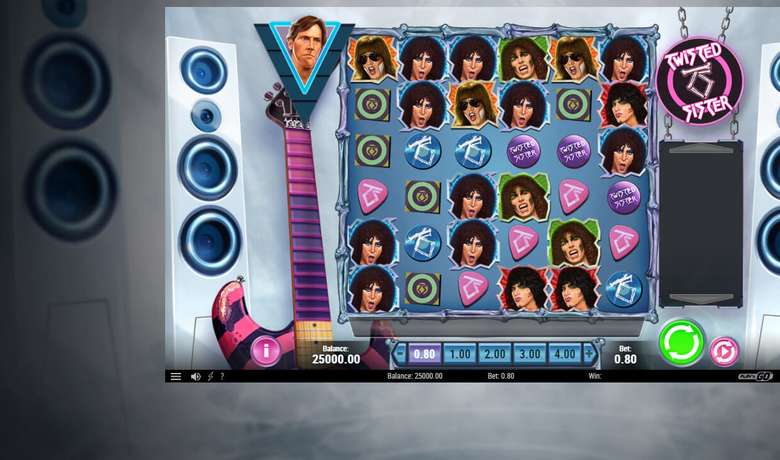Image resolution: width=780 pixels, height=460 pixels.
Task: Increase the bet with the plus arrow
Action: tap(589, 354)
